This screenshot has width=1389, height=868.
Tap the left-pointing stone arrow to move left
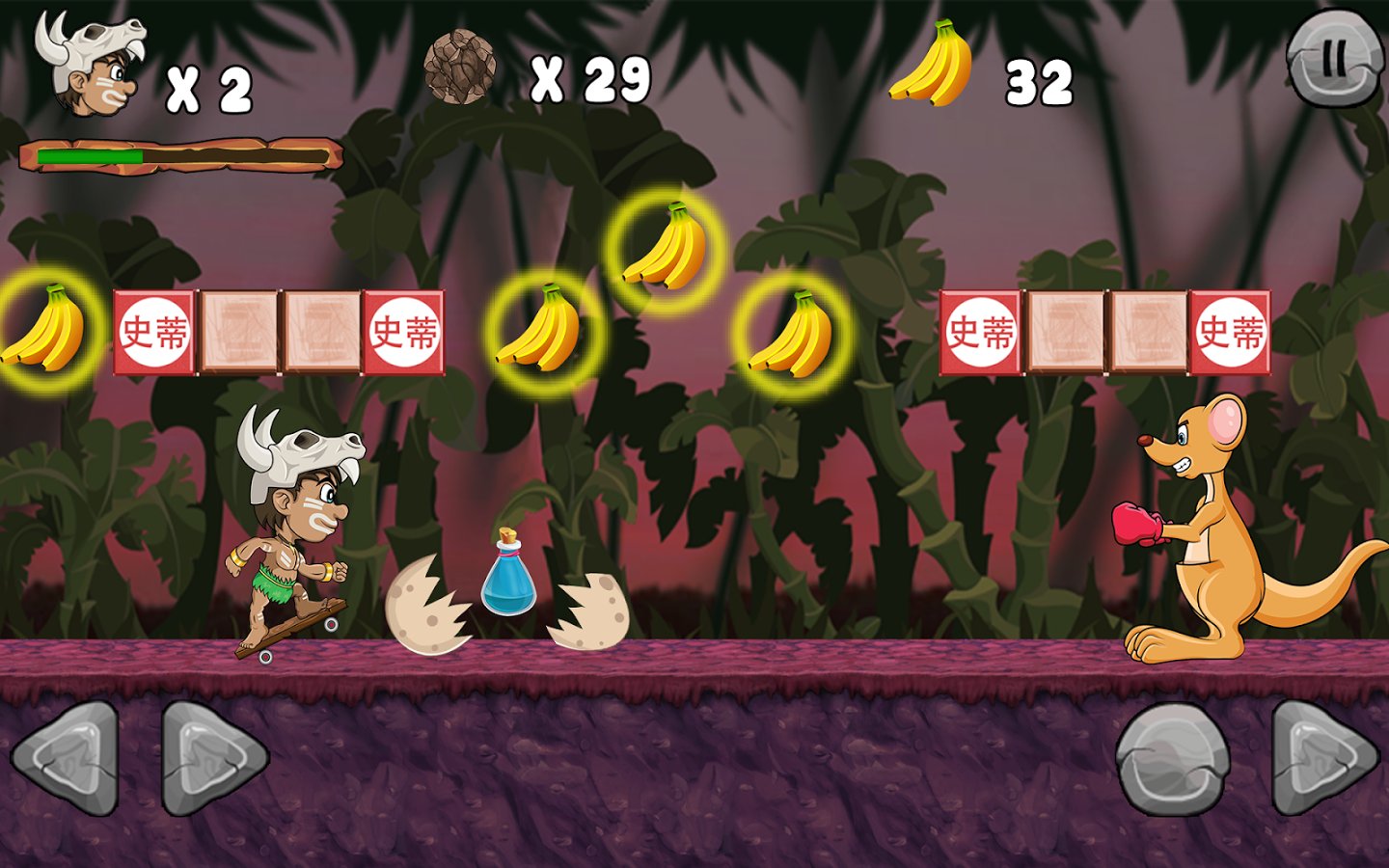click(67, 759)
